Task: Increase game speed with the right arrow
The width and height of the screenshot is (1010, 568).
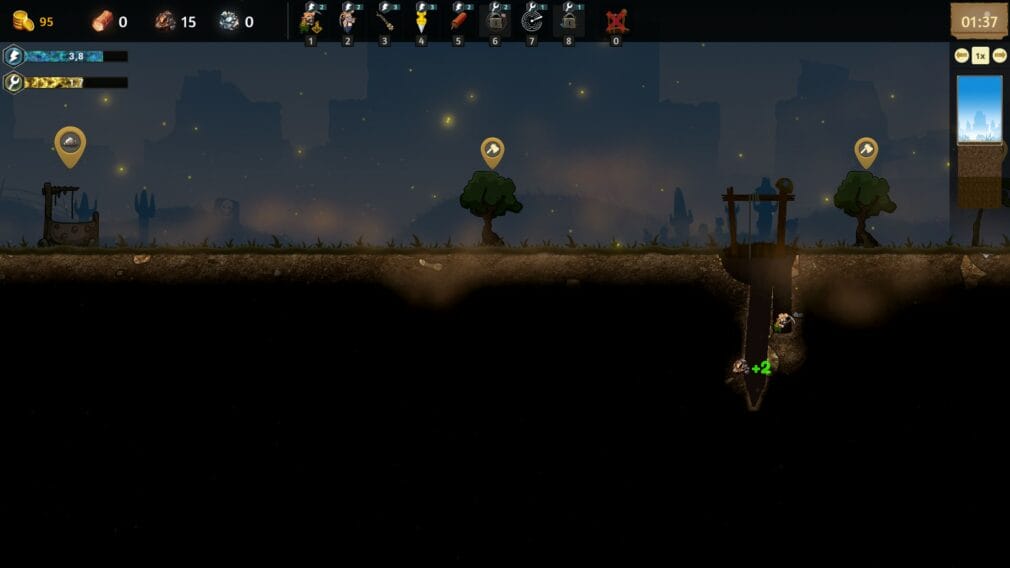Action: tap(999, 56)
